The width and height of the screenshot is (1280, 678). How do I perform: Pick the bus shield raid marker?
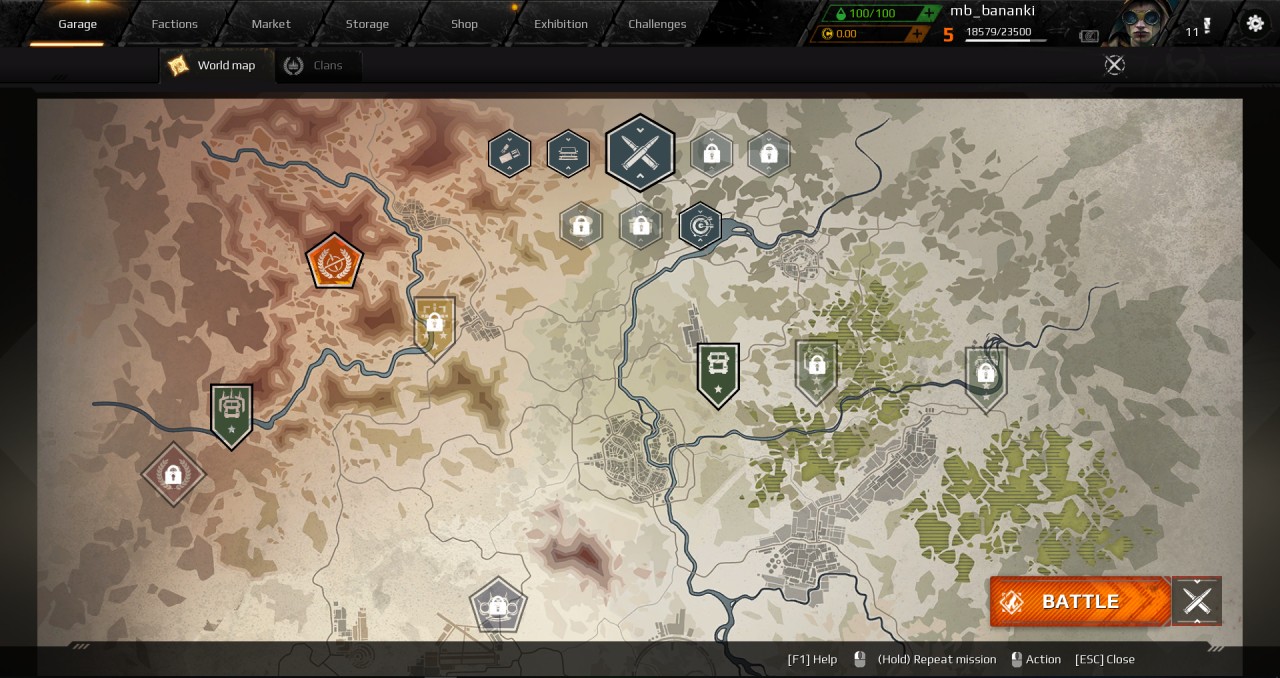tap(718, 373)
